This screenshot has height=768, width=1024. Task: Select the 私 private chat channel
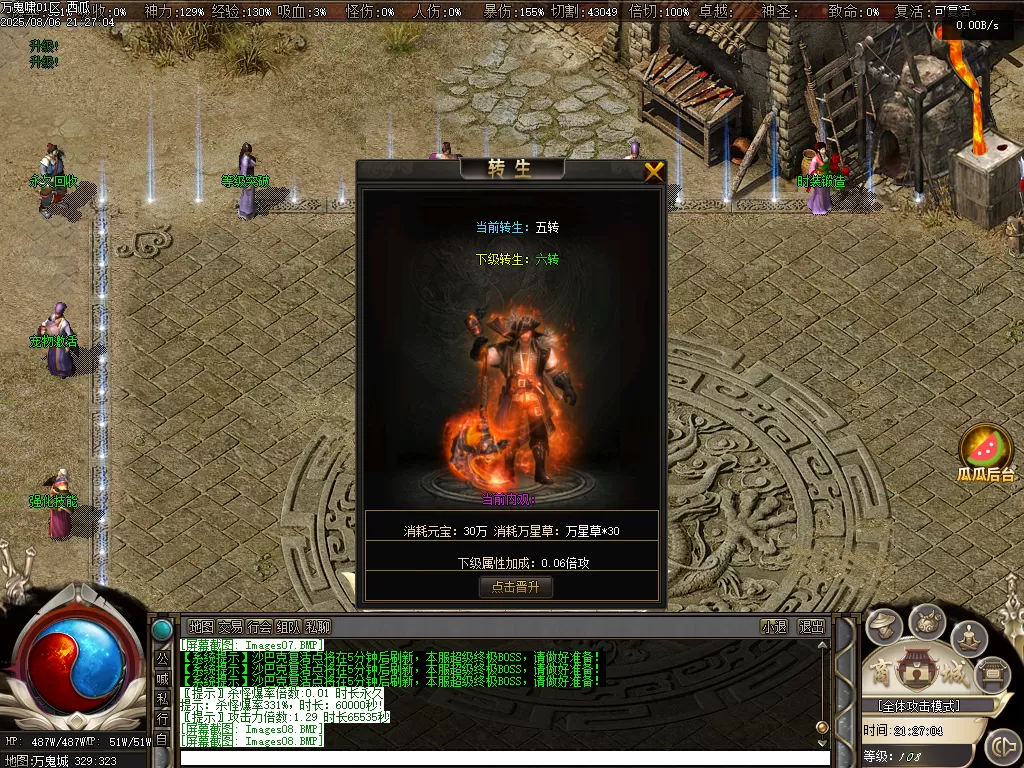click(x=162, y=698)
